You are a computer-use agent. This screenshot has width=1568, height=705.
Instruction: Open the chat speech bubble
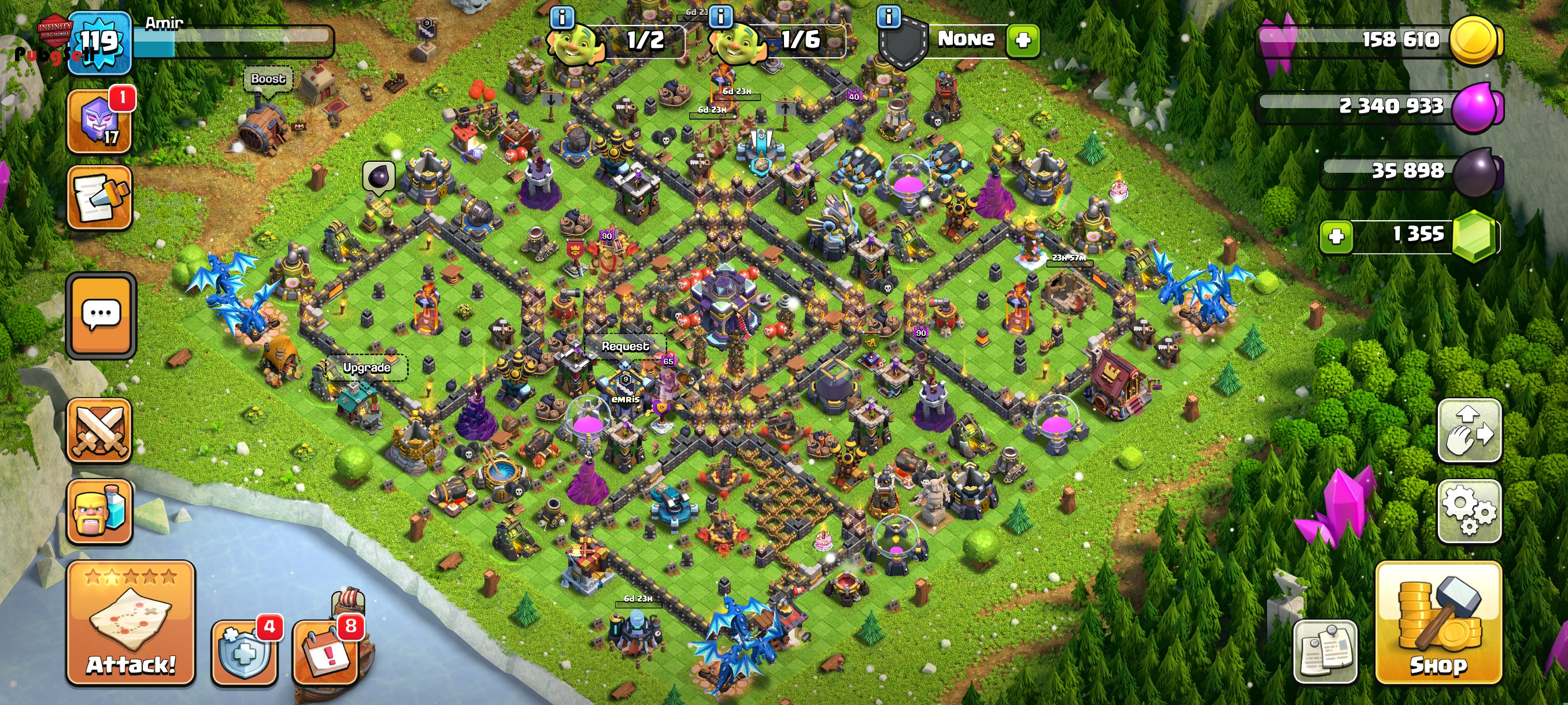coord(101,314)
